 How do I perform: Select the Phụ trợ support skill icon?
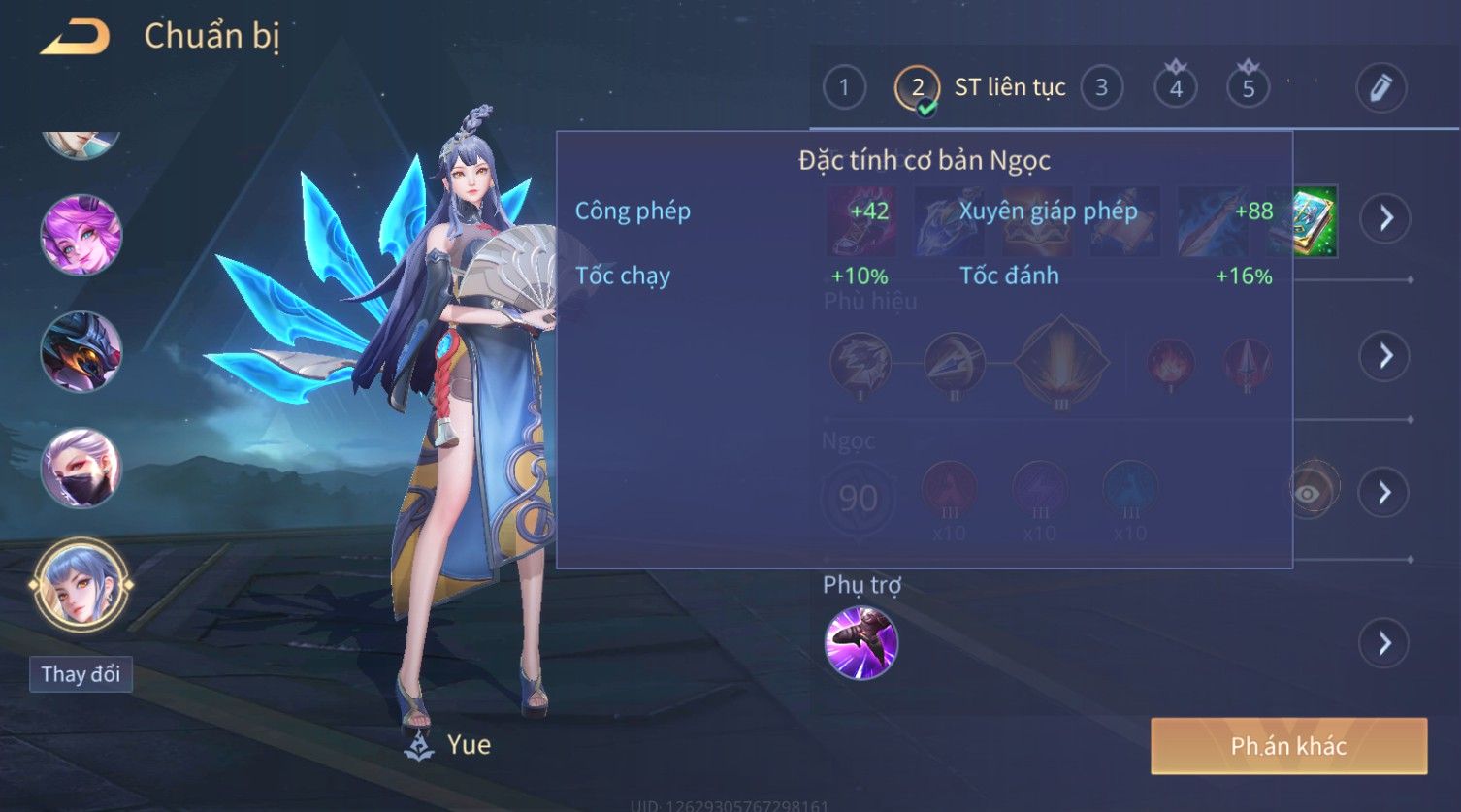[x=860, y=643]
